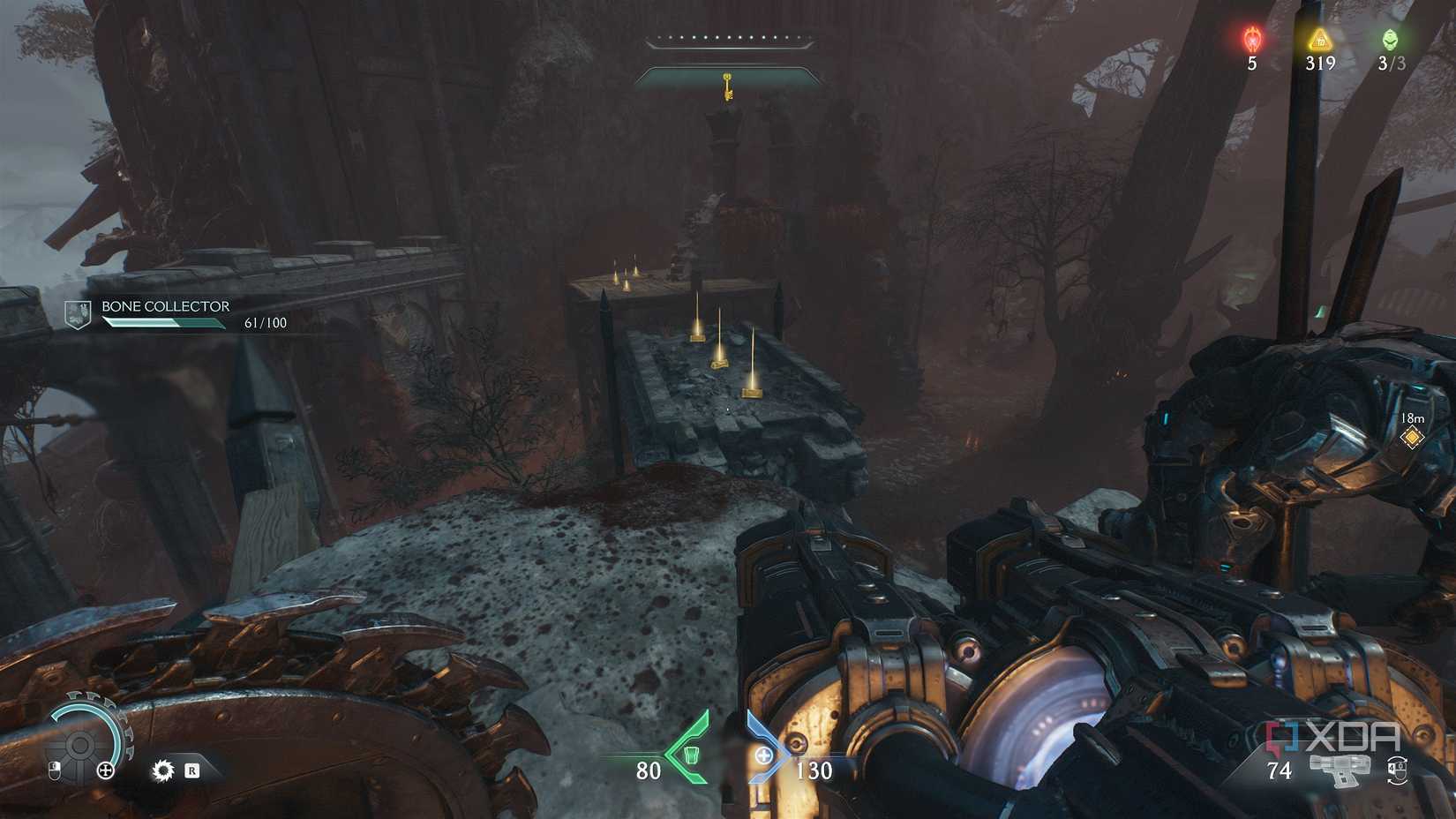The height and width of the screenshot is (819, 1456).
Task: Click the pistol ammo icon near the 74 counter
Action: (1339, 770)
